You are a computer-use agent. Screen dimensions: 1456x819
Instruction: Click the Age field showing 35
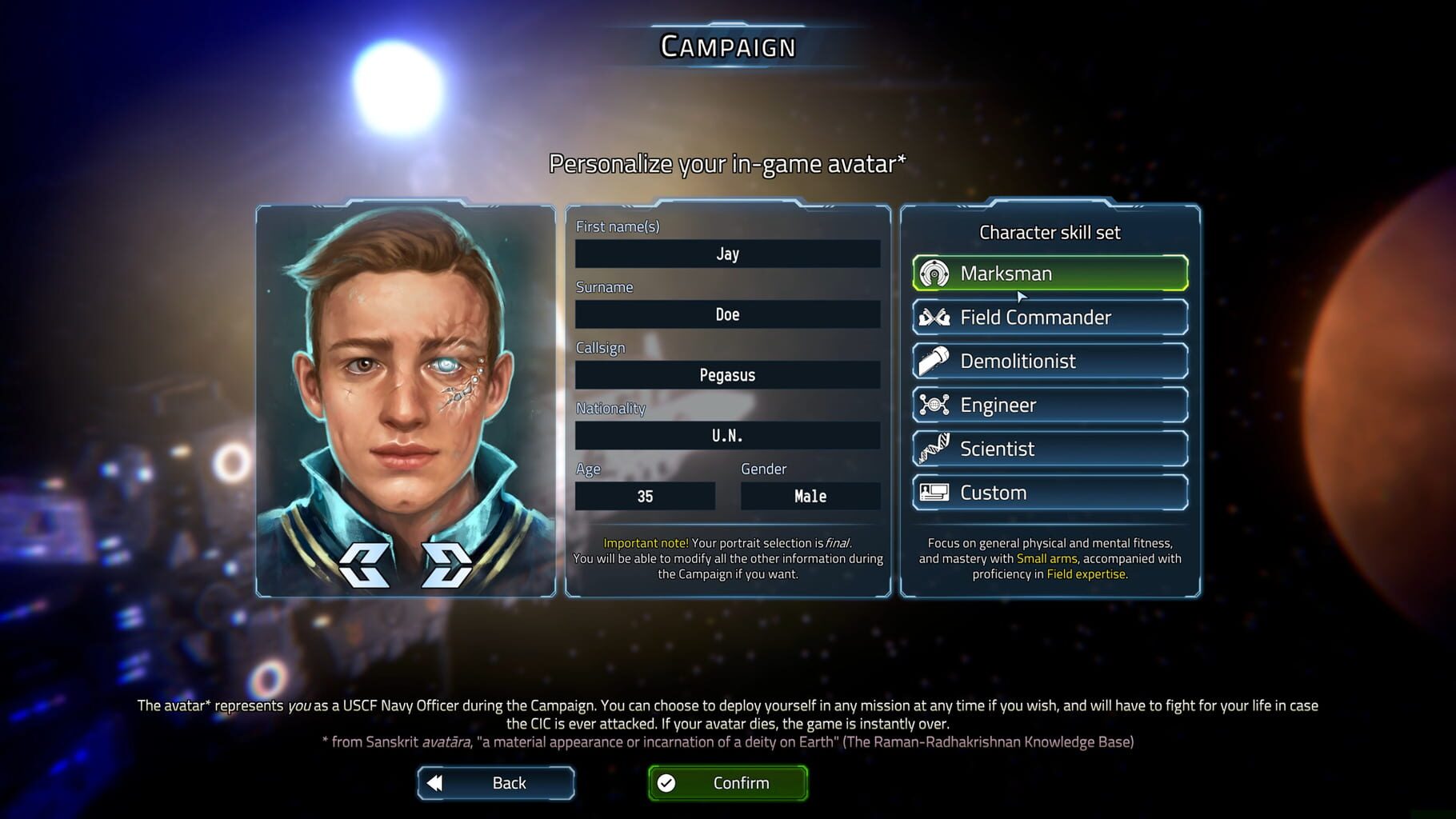pos(644,496)
